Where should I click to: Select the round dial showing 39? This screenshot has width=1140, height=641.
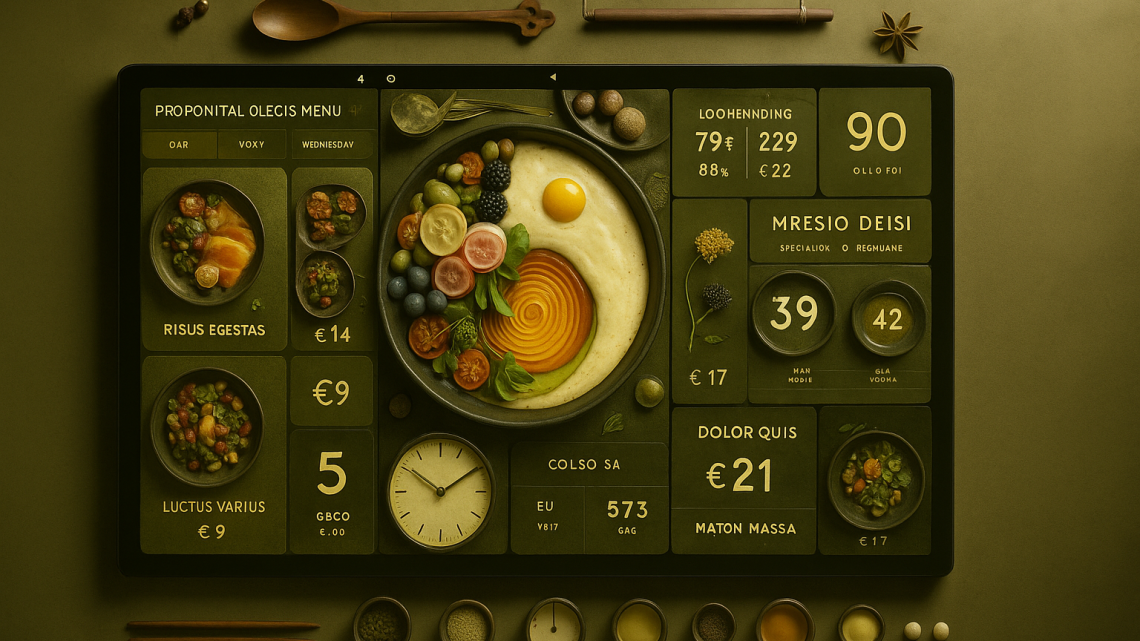tap(794, 314)
